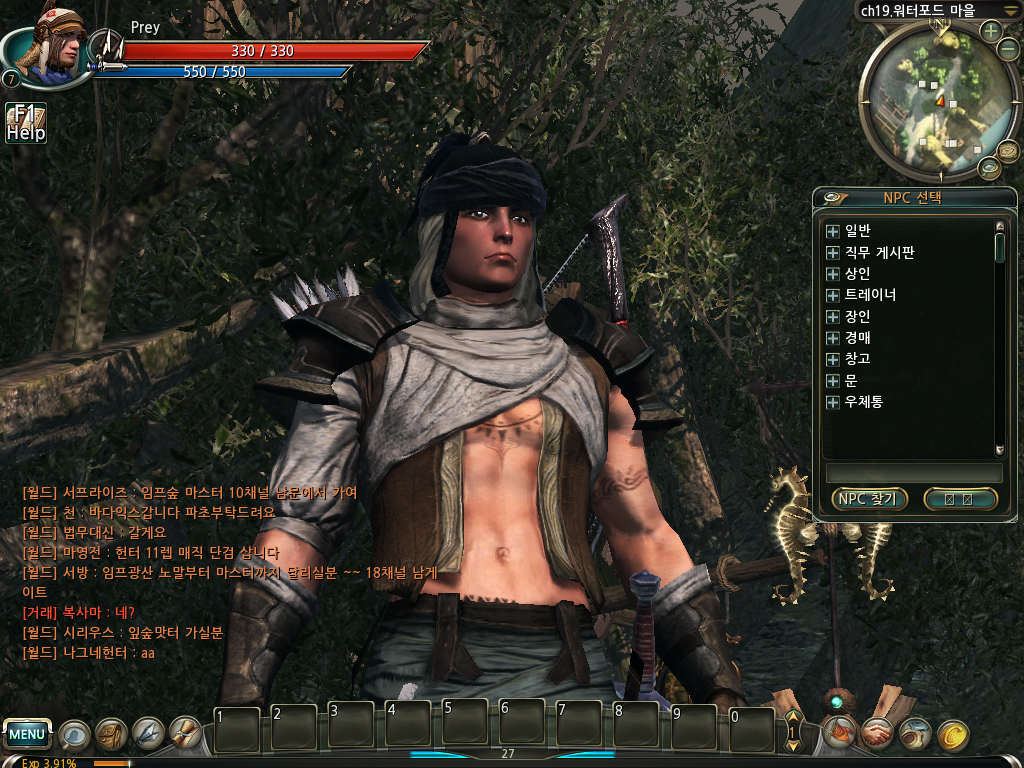
Task: Click the magnifier button beneath the minimap
Action: 988,168
